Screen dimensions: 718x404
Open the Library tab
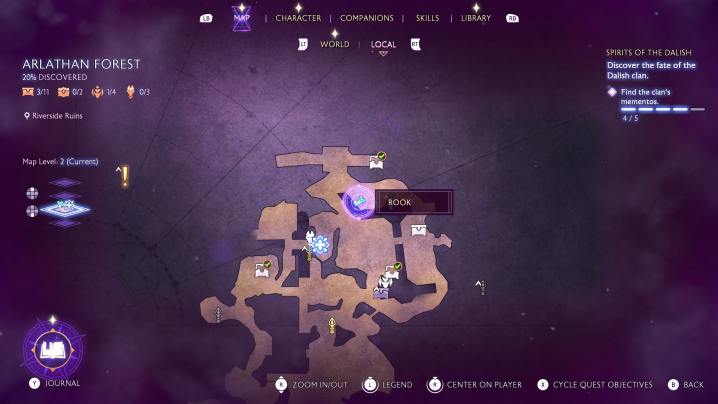pyautogui.click(x=476, y=18)
